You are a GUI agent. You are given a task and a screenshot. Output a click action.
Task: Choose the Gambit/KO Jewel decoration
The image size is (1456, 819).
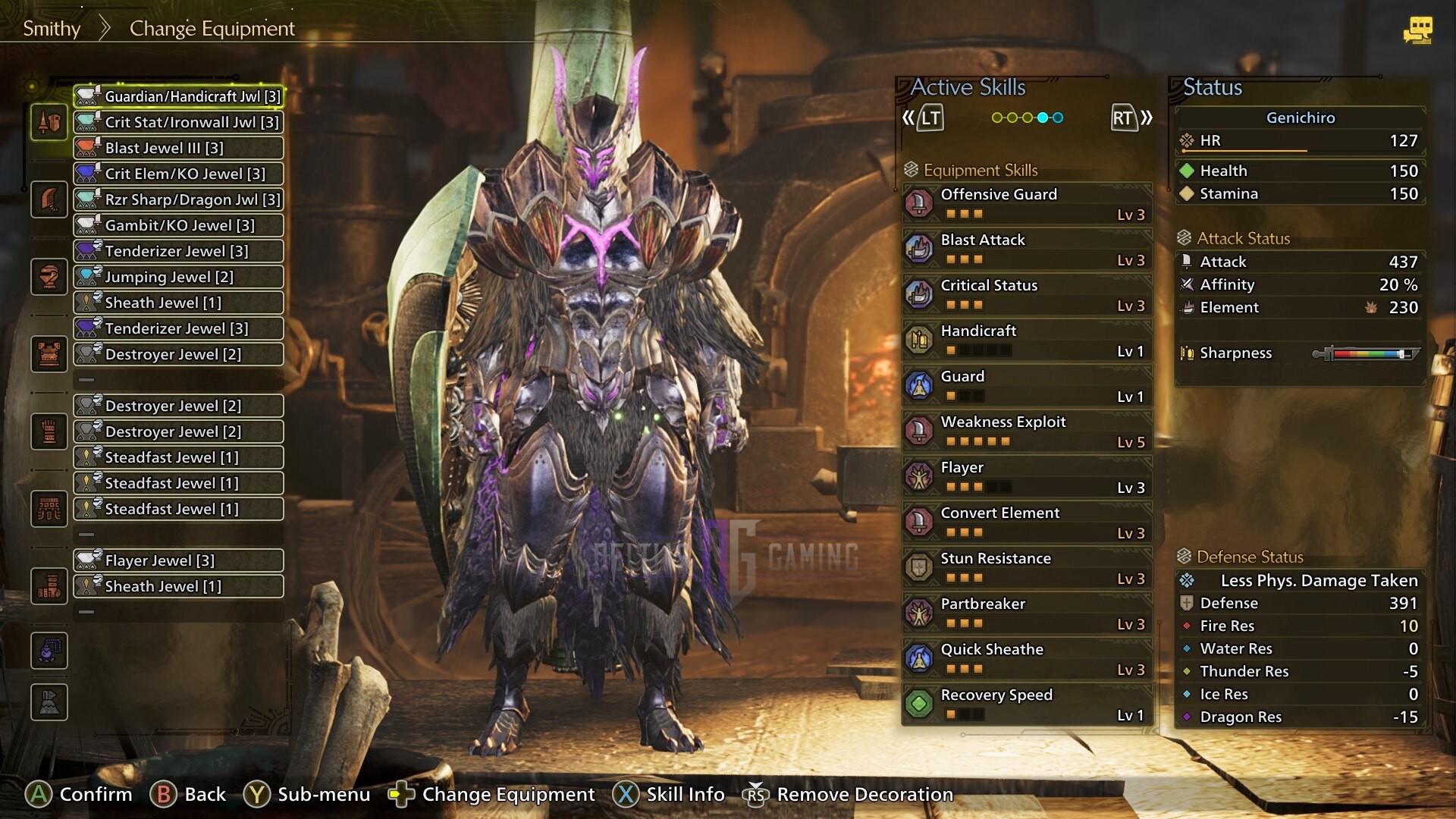point(179,225)
